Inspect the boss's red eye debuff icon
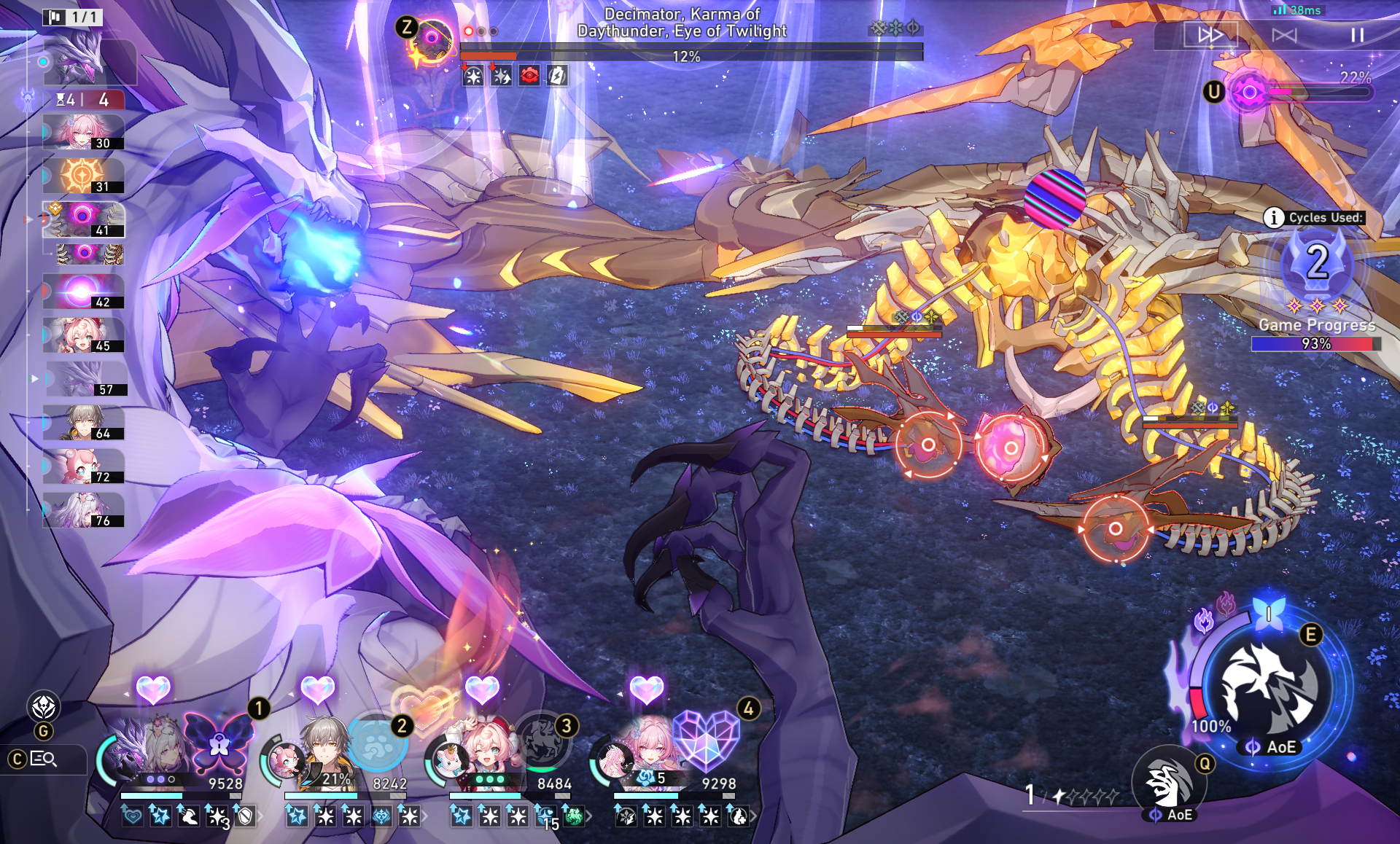Image resolution: width=1400 pixels, height=844 pixels. 529,75
